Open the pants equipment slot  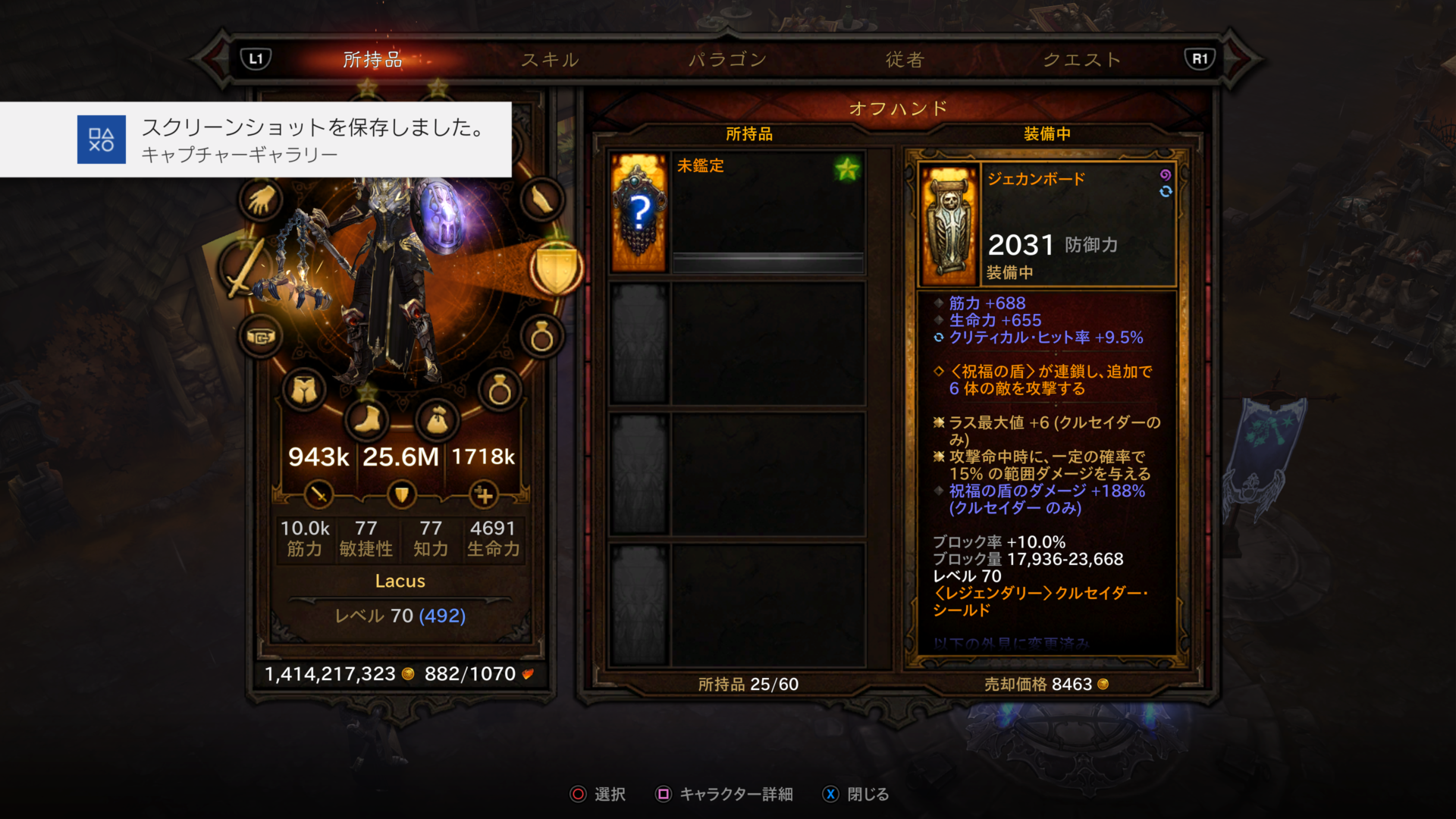[x=304, y=391]
